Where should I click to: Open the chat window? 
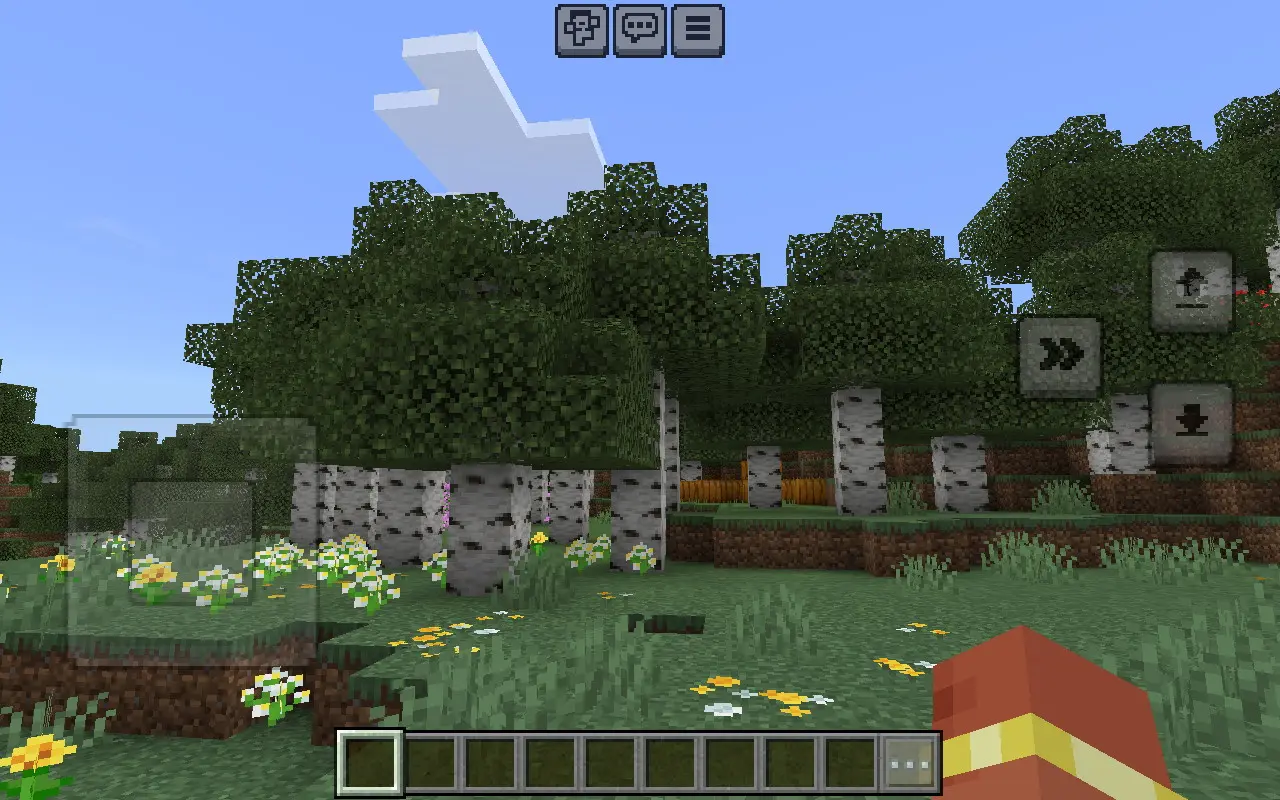coord(641,30)
